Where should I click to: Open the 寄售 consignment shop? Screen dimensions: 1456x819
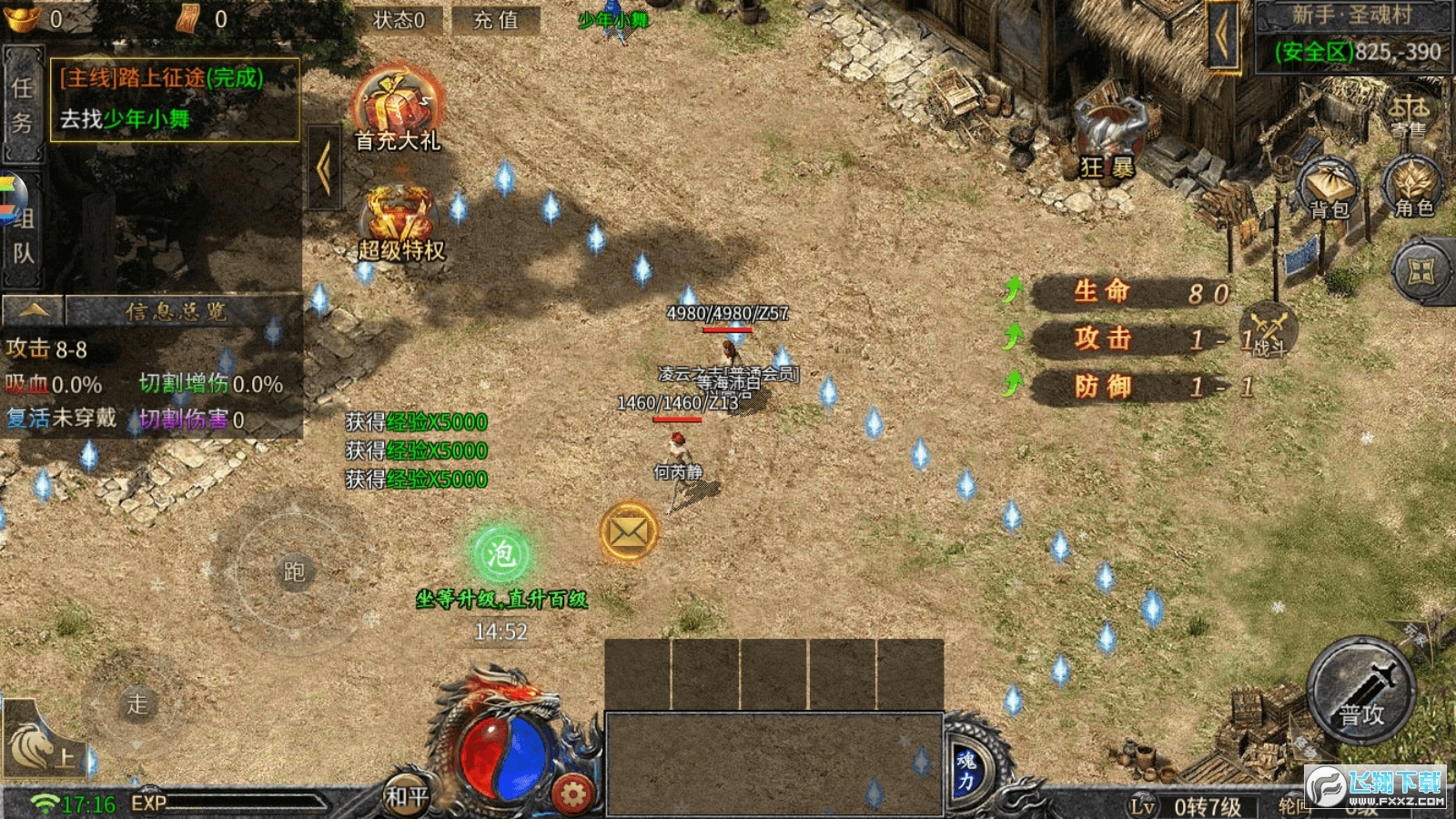(x=1409, y=114)
